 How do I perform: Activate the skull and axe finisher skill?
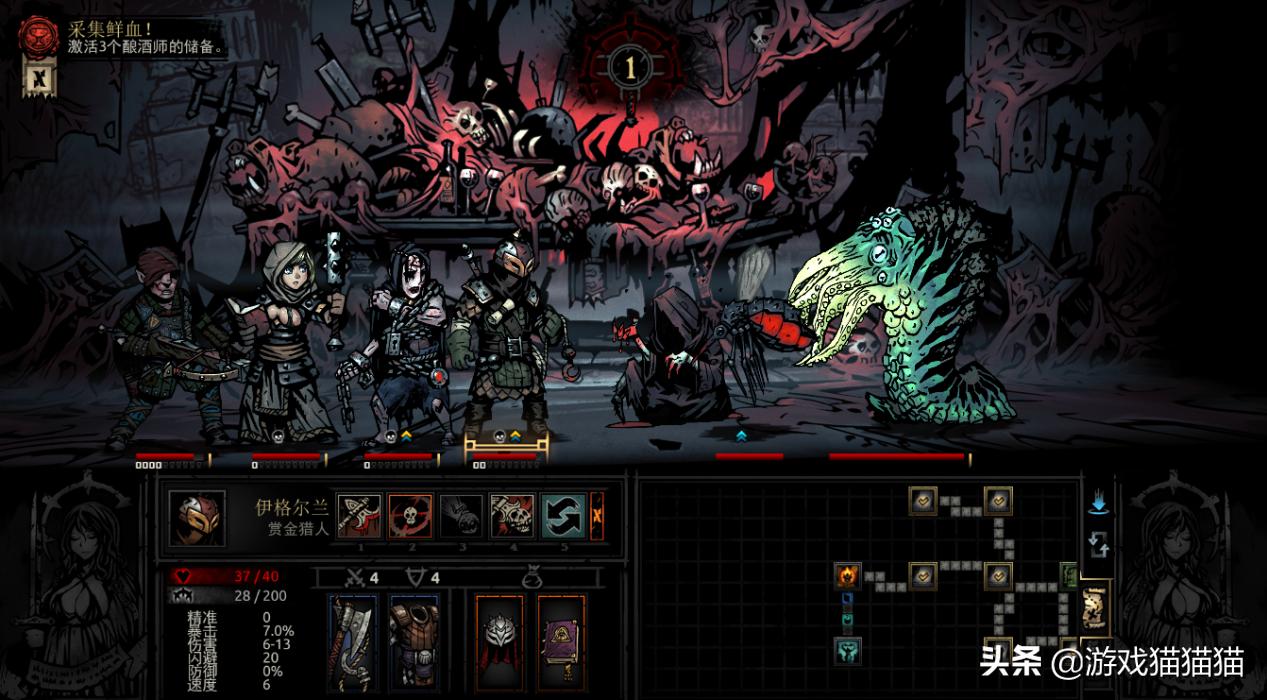(x=512, y=516)
